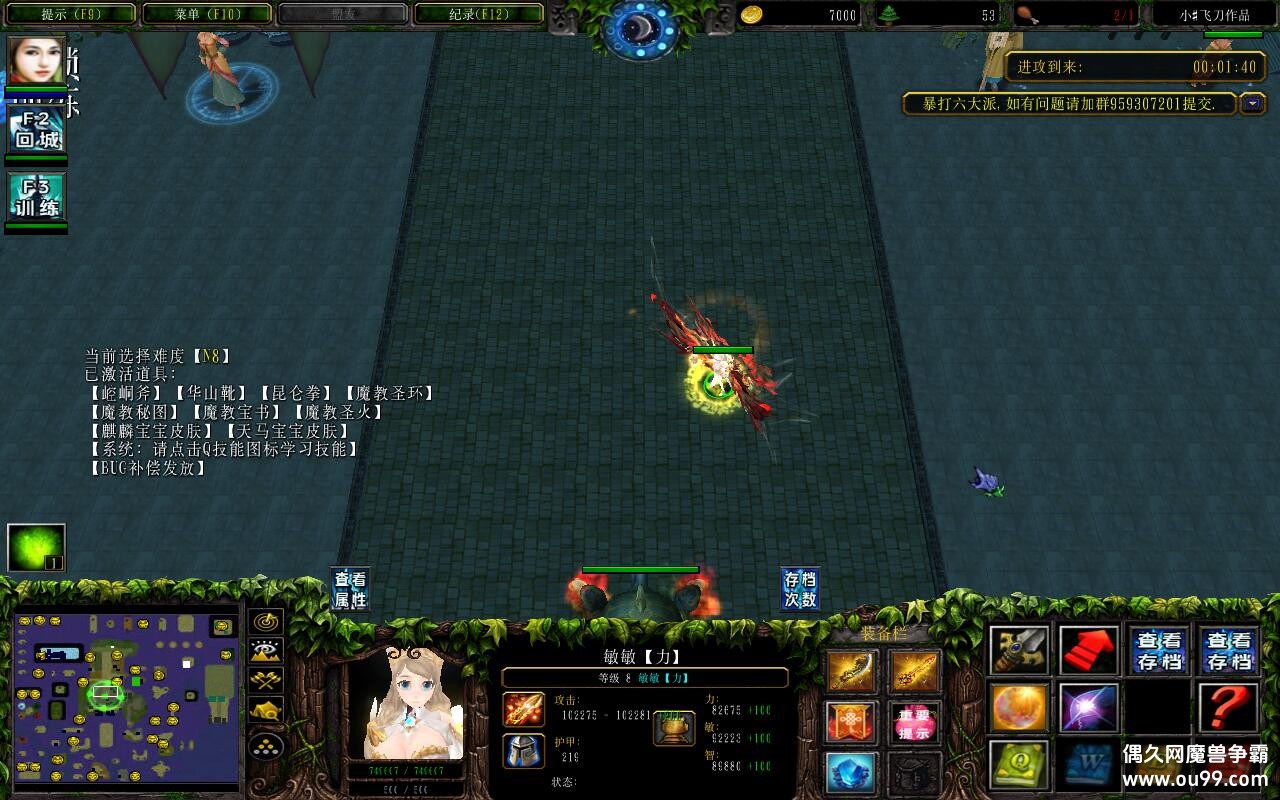Image resolution: width=1280 pixels, height=800 pixels.
Task: Click the red upward arrow ability icon
Action: tap(1089, 651)
